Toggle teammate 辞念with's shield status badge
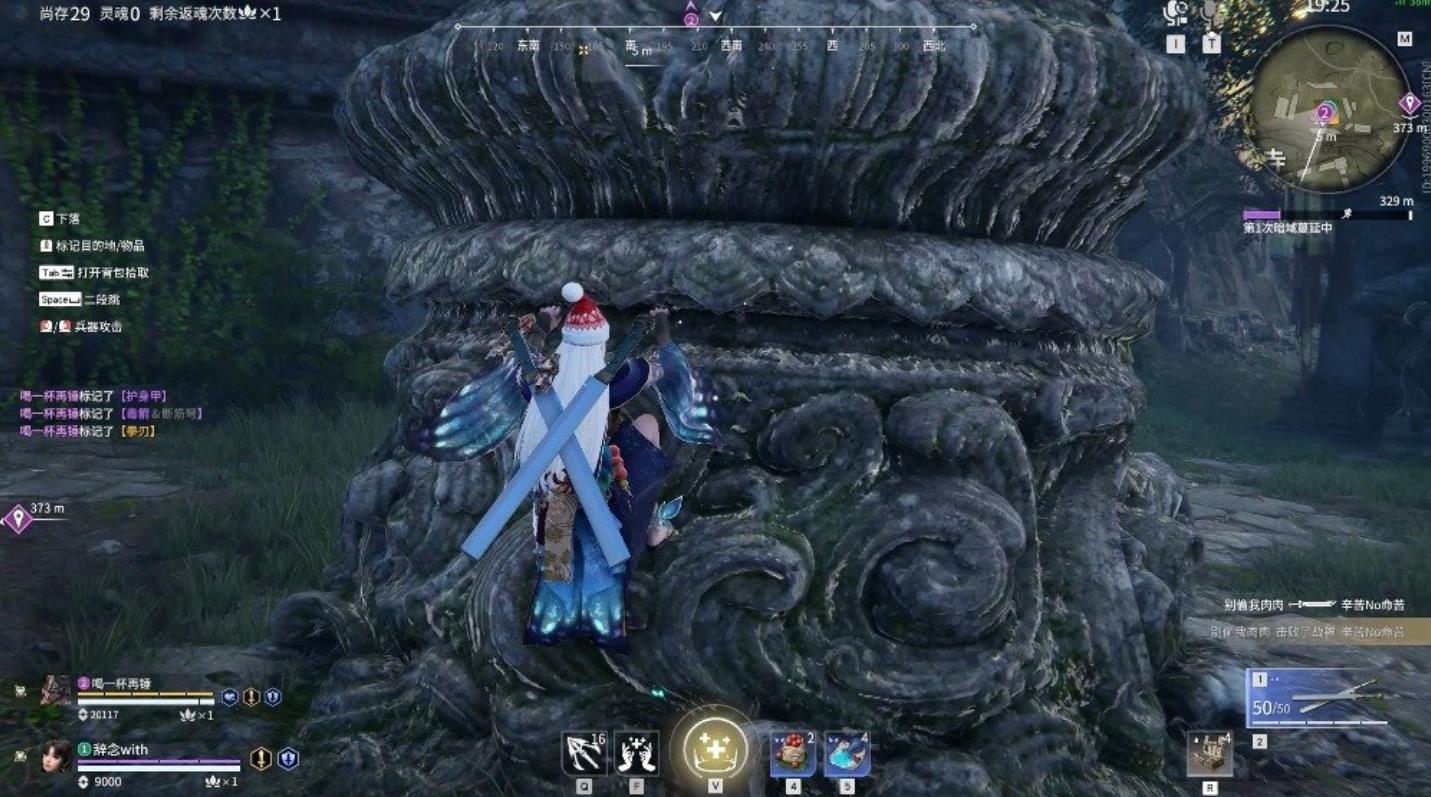Screen dimensions: 1431x797 [x=289, y=760]
